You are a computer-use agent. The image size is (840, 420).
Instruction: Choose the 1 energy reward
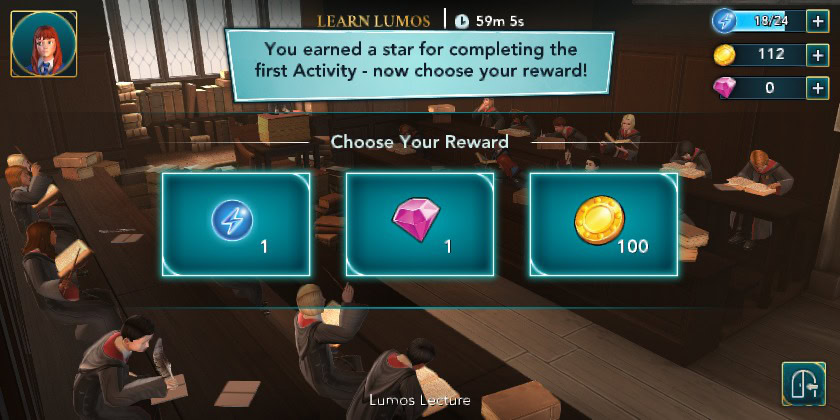pos(235,224)
